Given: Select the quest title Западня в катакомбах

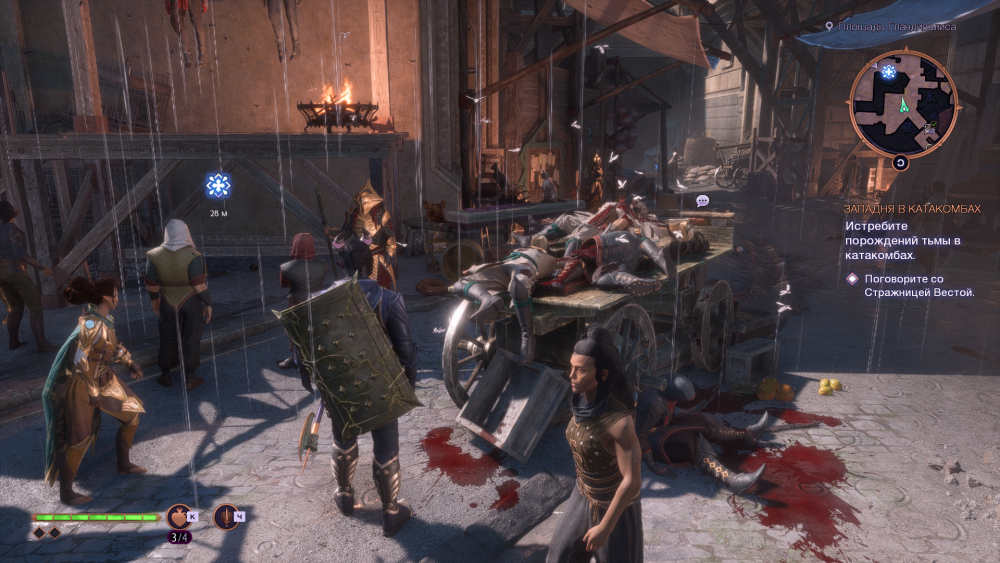Looking at the screenshot, I should pyautogui.click(x=909, y=209).
